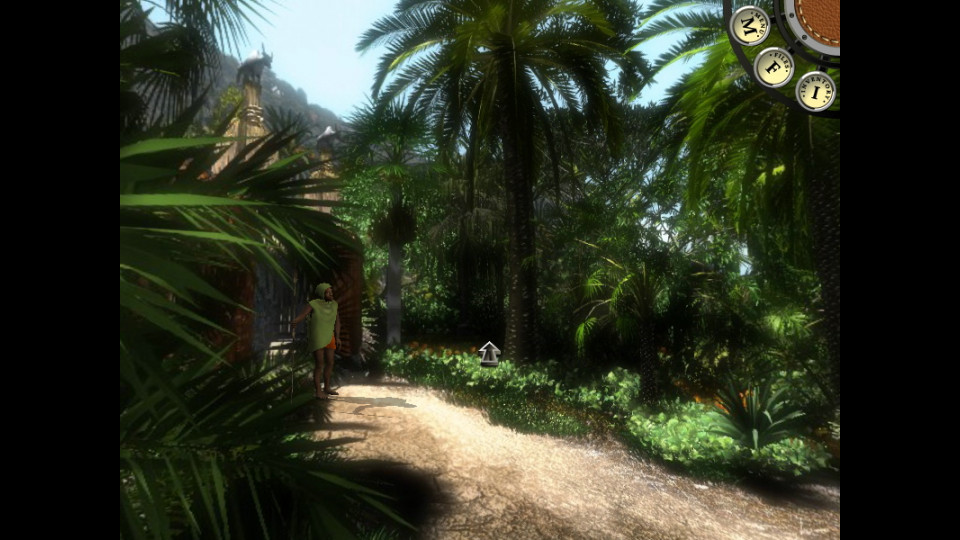The height and width of the screenshot is (540, 960).
Task: Open the Files with the F key button
Action: [x=773, y=67]
